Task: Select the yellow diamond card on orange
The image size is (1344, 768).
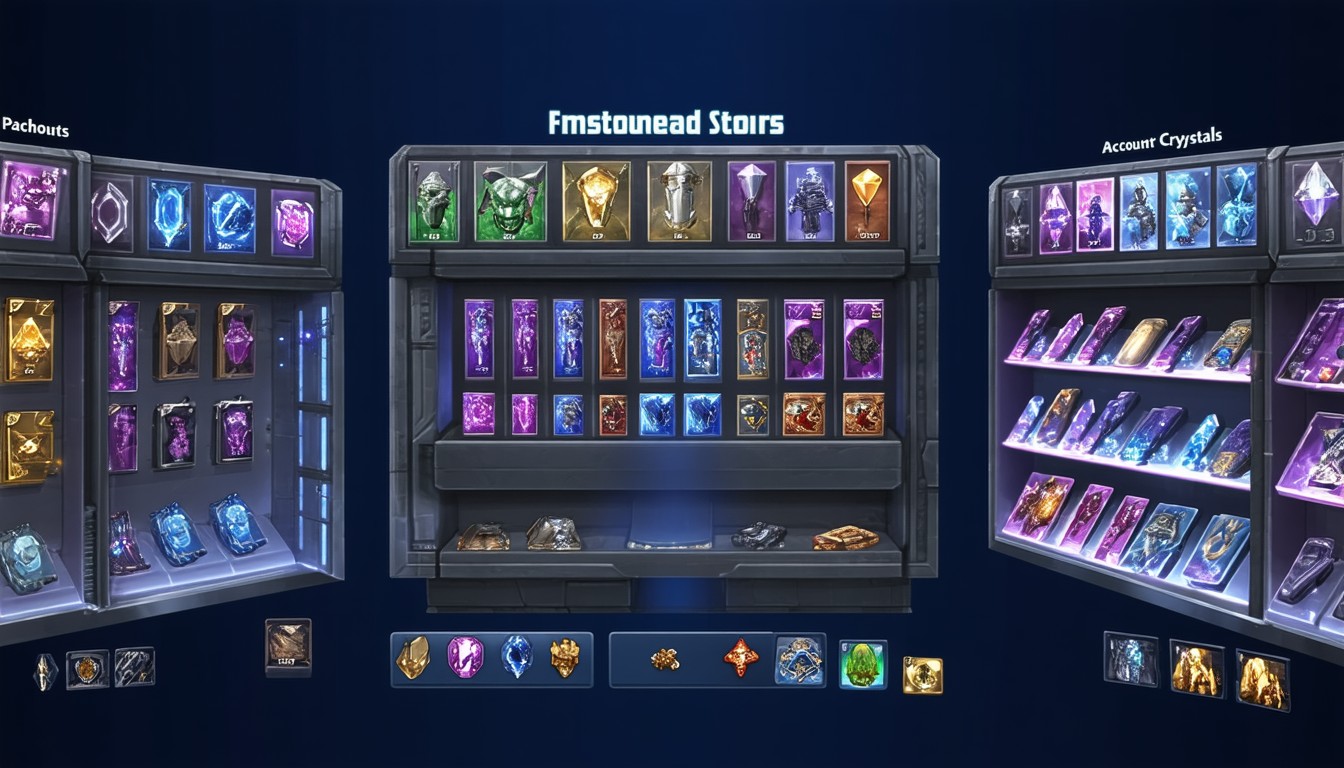Action: click(x=867, y=200)
